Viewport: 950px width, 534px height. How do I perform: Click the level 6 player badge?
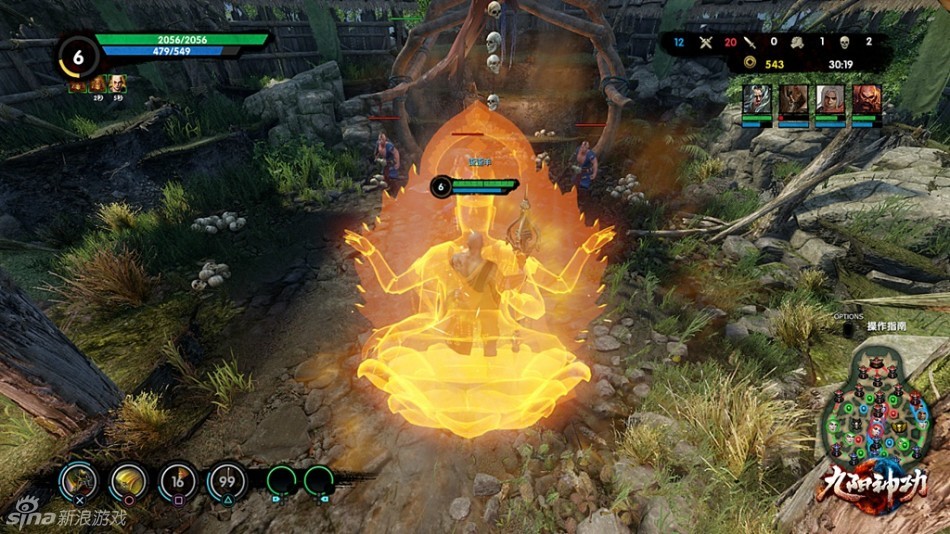tap(76, 56)
